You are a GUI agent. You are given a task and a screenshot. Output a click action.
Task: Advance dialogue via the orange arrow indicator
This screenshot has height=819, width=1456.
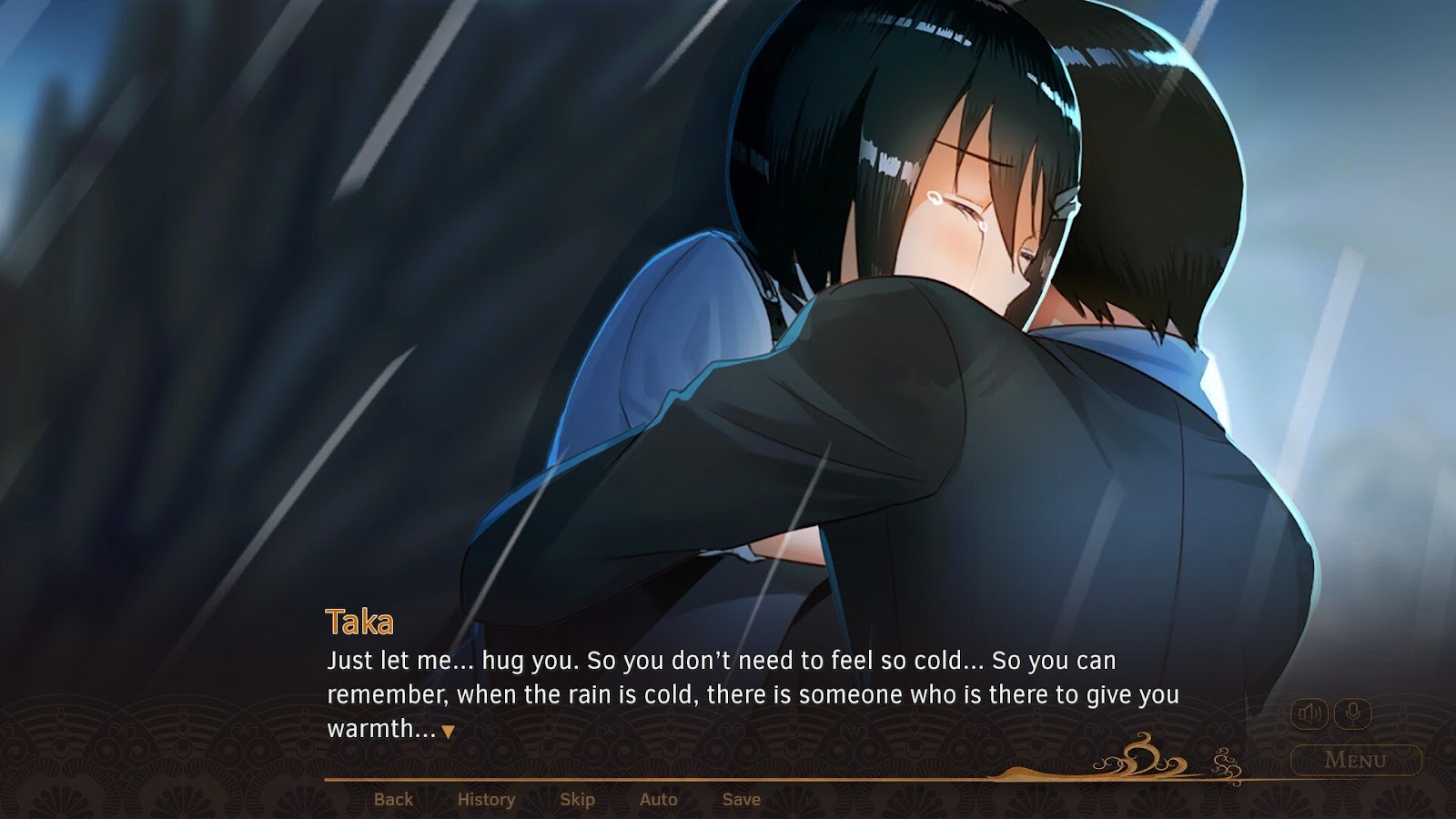(448, 732)
